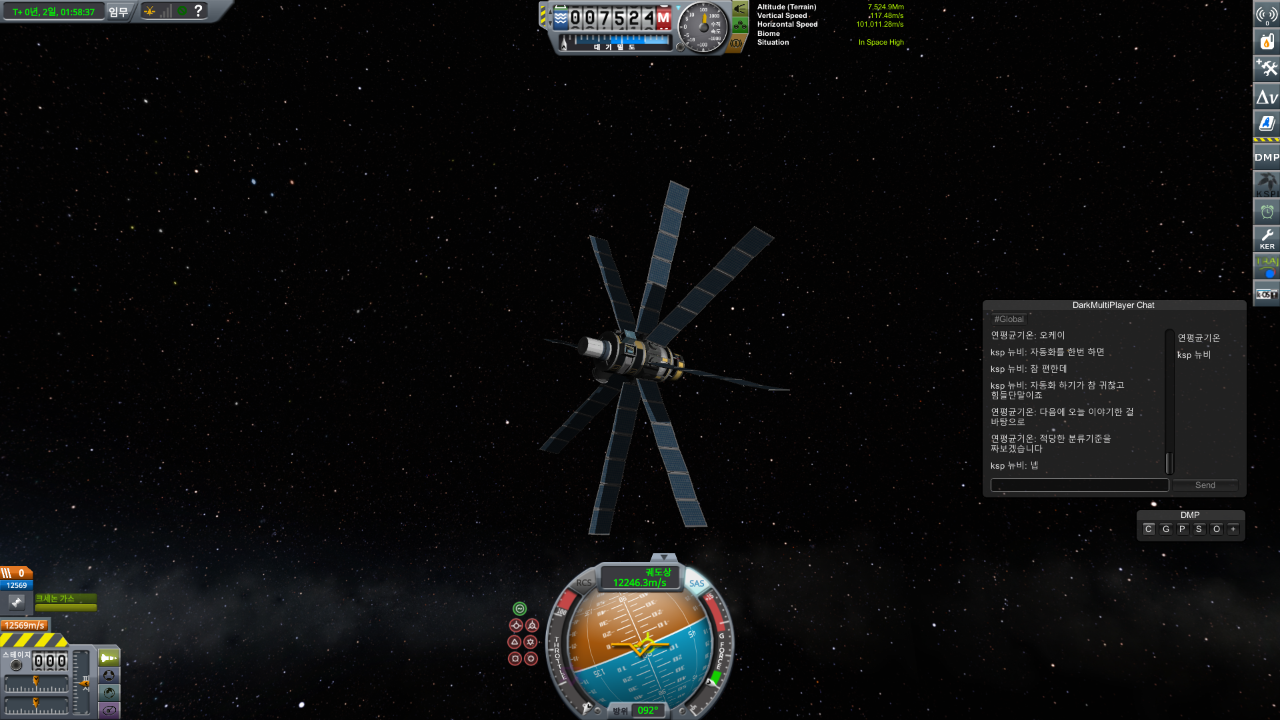Open the antenna comm network toolbar icon
1280x720 pixels.
pyautogui.click(x=1267, y=13)
